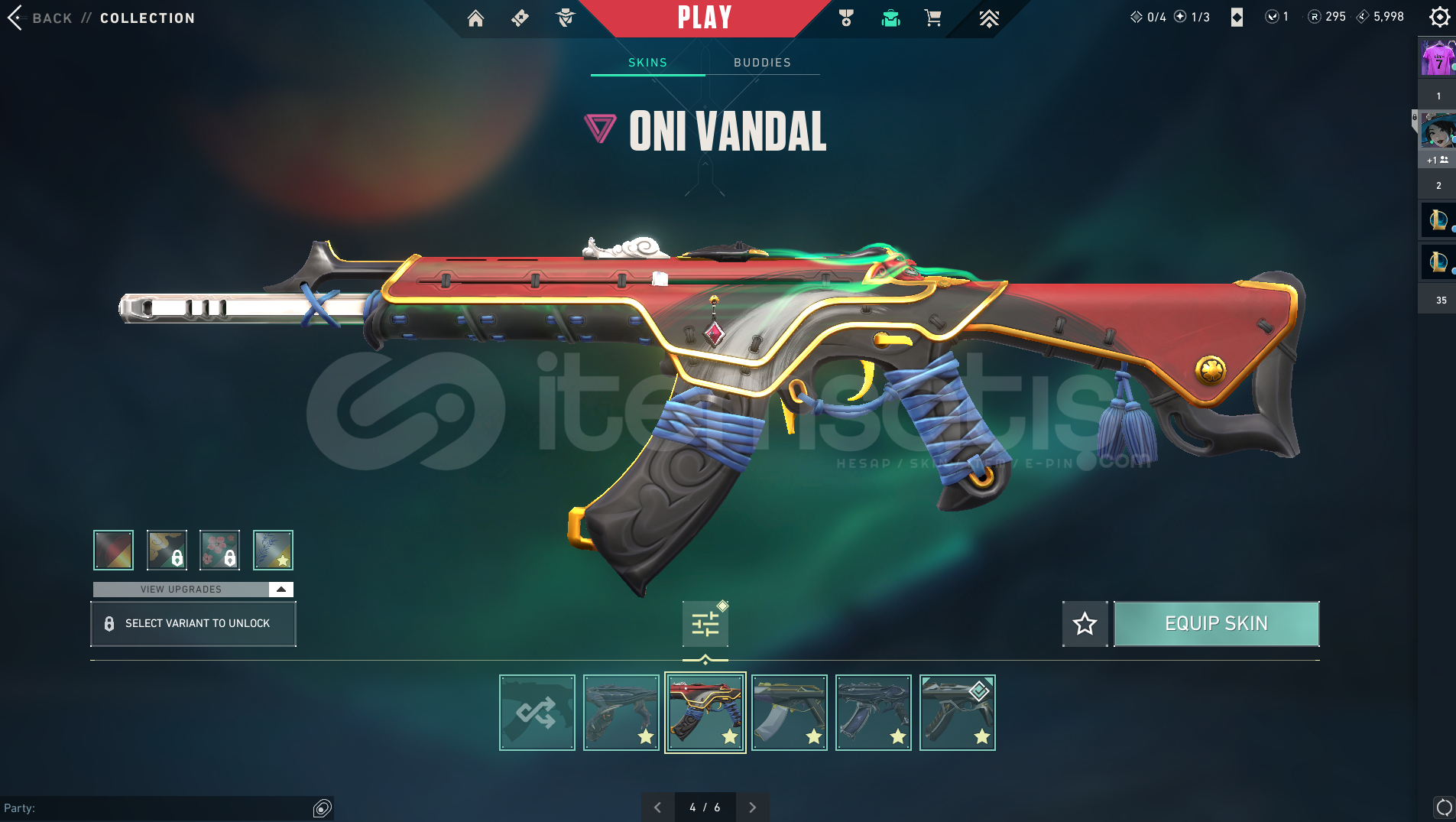1456x822 pixels.
Task: Select the Agents icon in top navigation
Action: [566, 19]
